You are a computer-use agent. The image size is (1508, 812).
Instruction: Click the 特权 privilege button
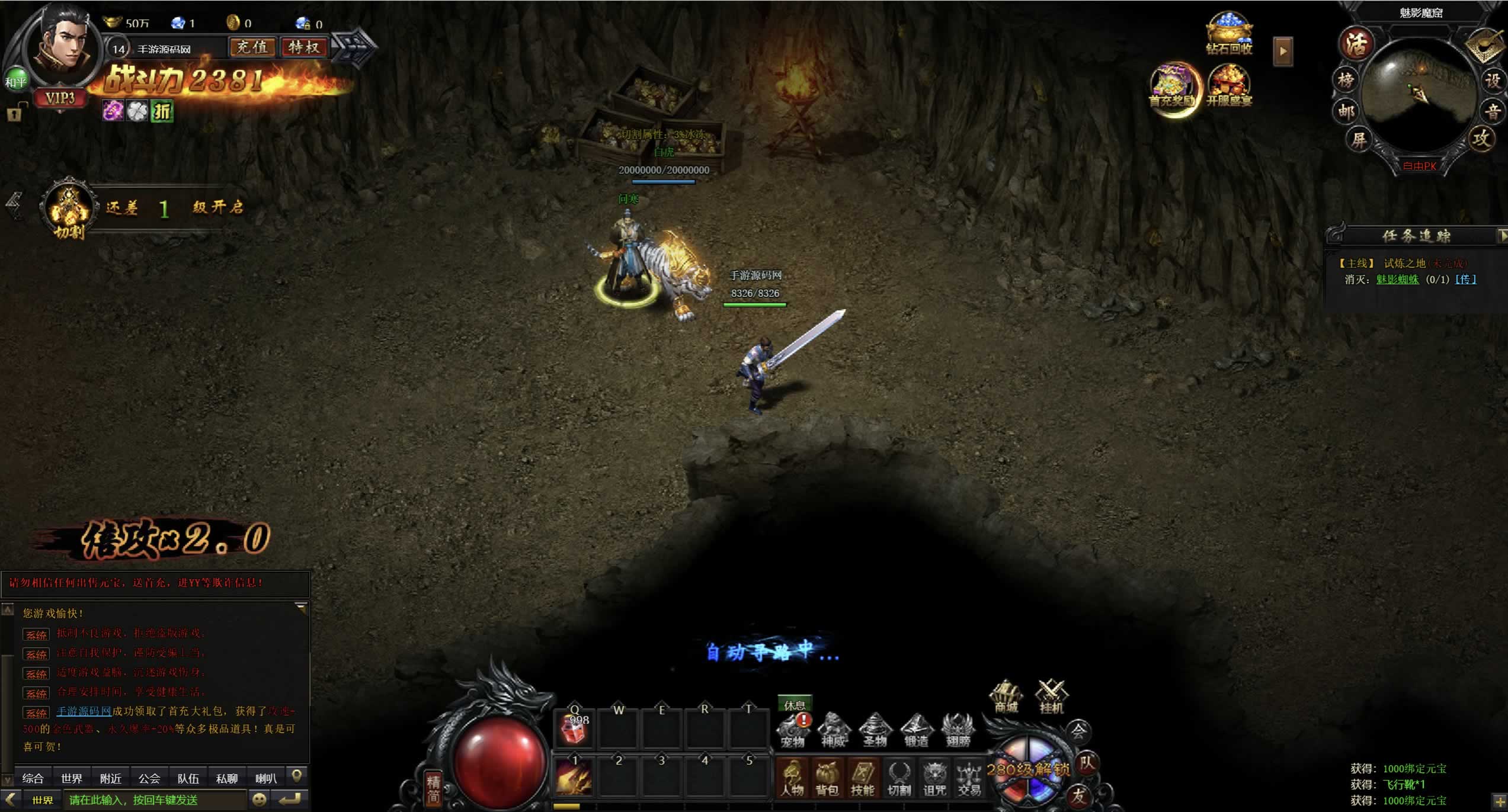tap(304, 47)
